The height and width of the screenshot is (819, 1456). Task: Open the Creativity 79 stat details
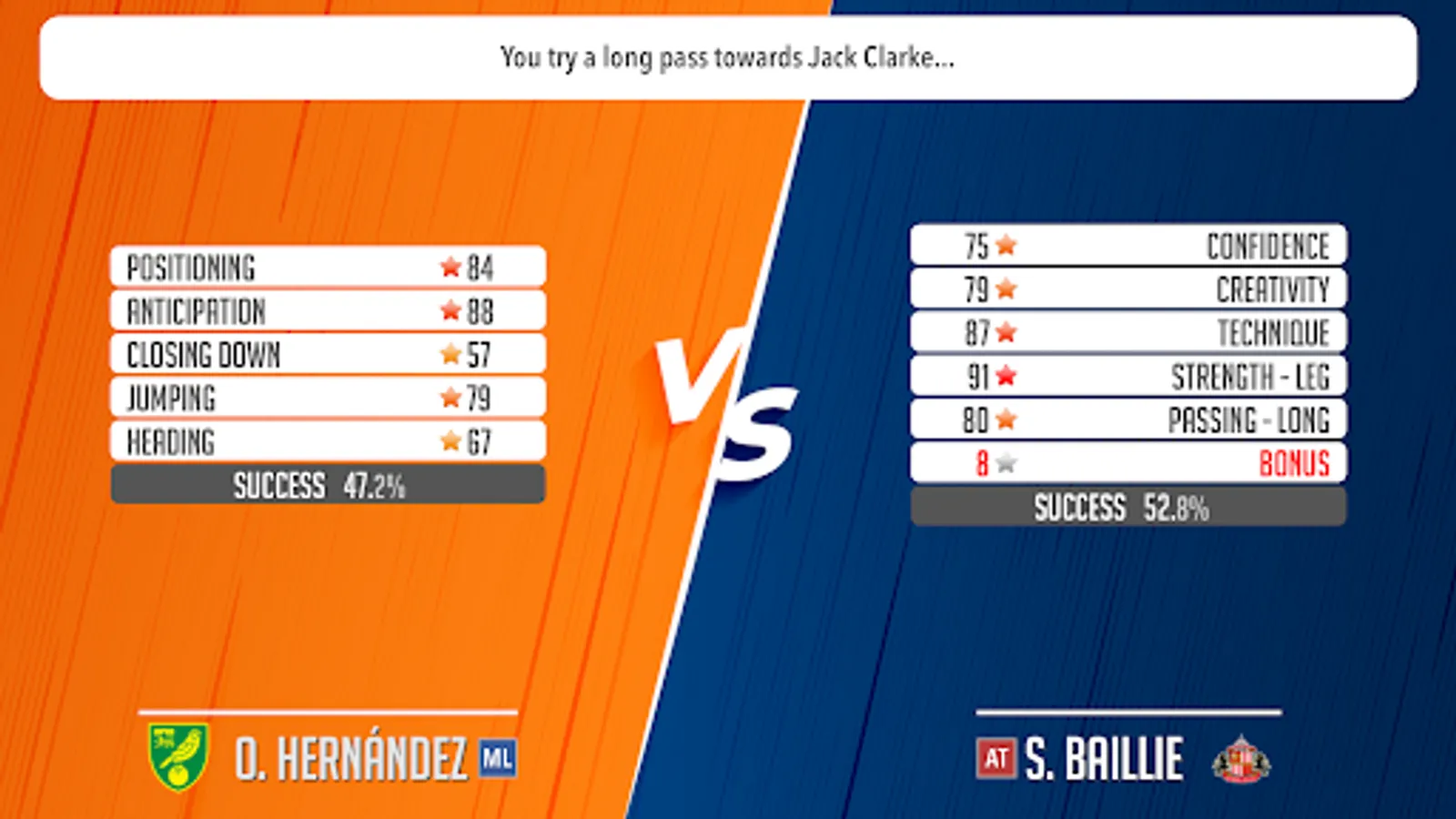tap(1128, 288)
